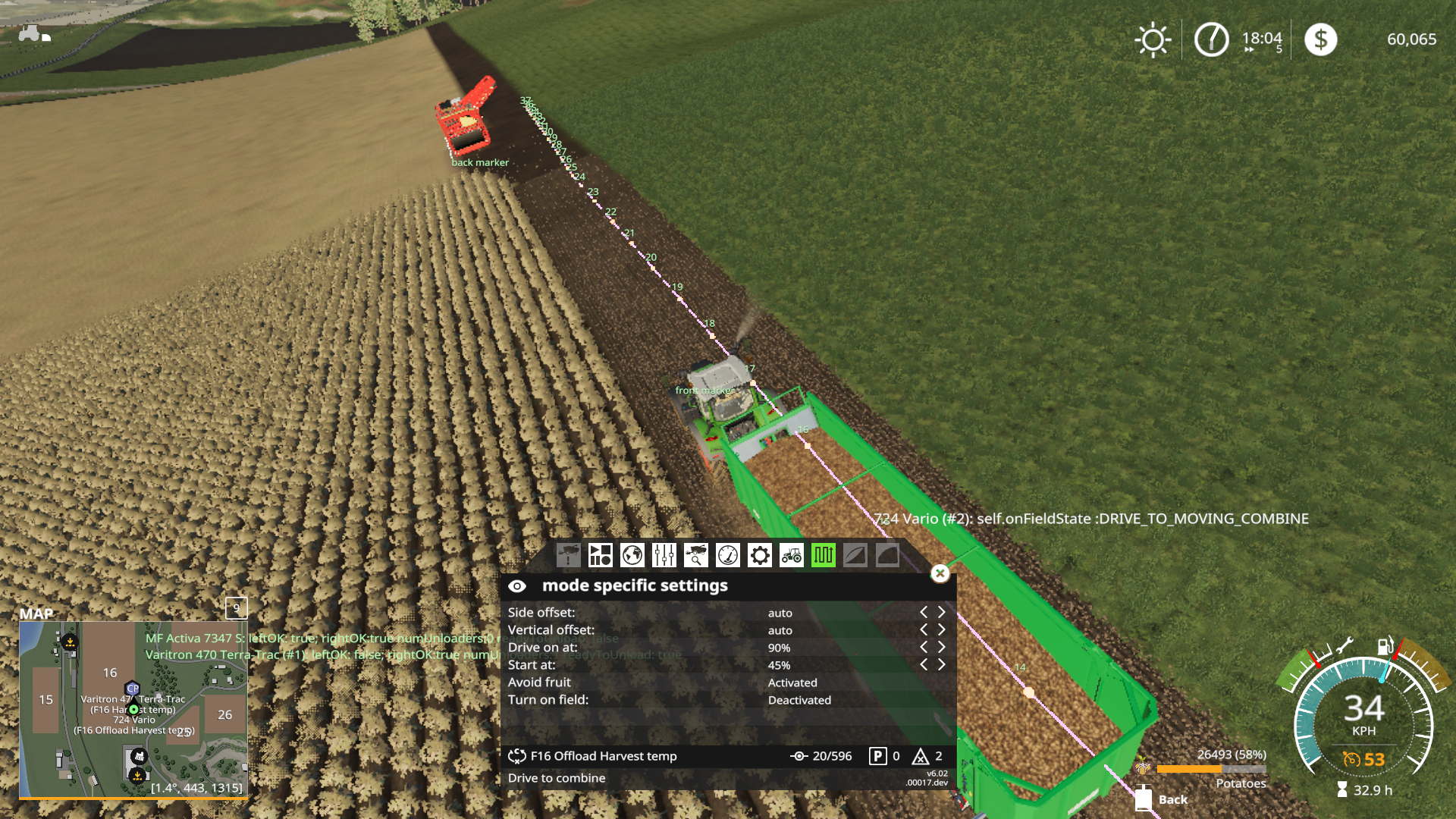Click the left chevron for Vertical offset

coord(925,629)
